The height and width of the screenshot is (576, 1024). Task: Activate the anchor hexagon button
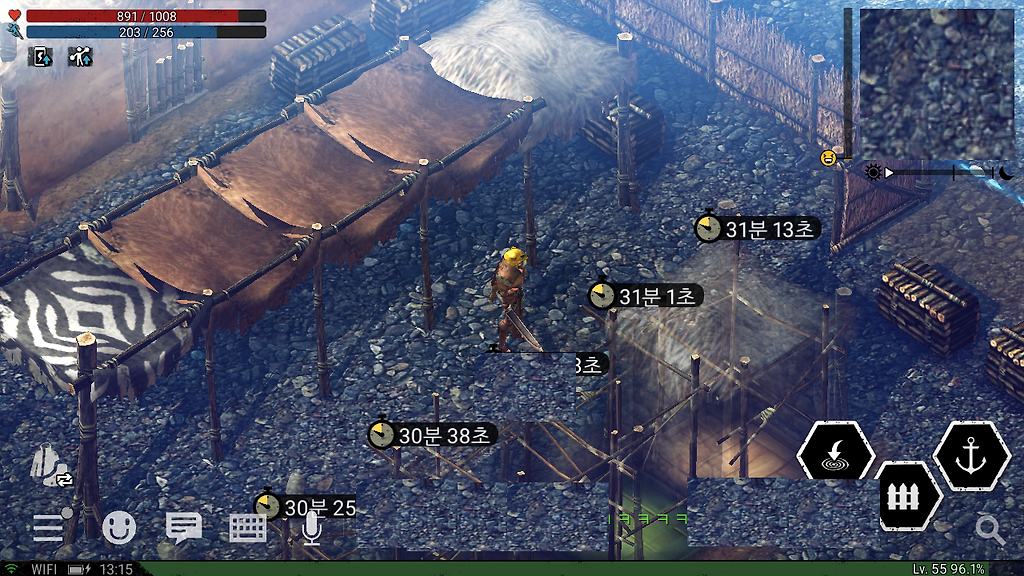pyautogui.click(x=970, y=456)
